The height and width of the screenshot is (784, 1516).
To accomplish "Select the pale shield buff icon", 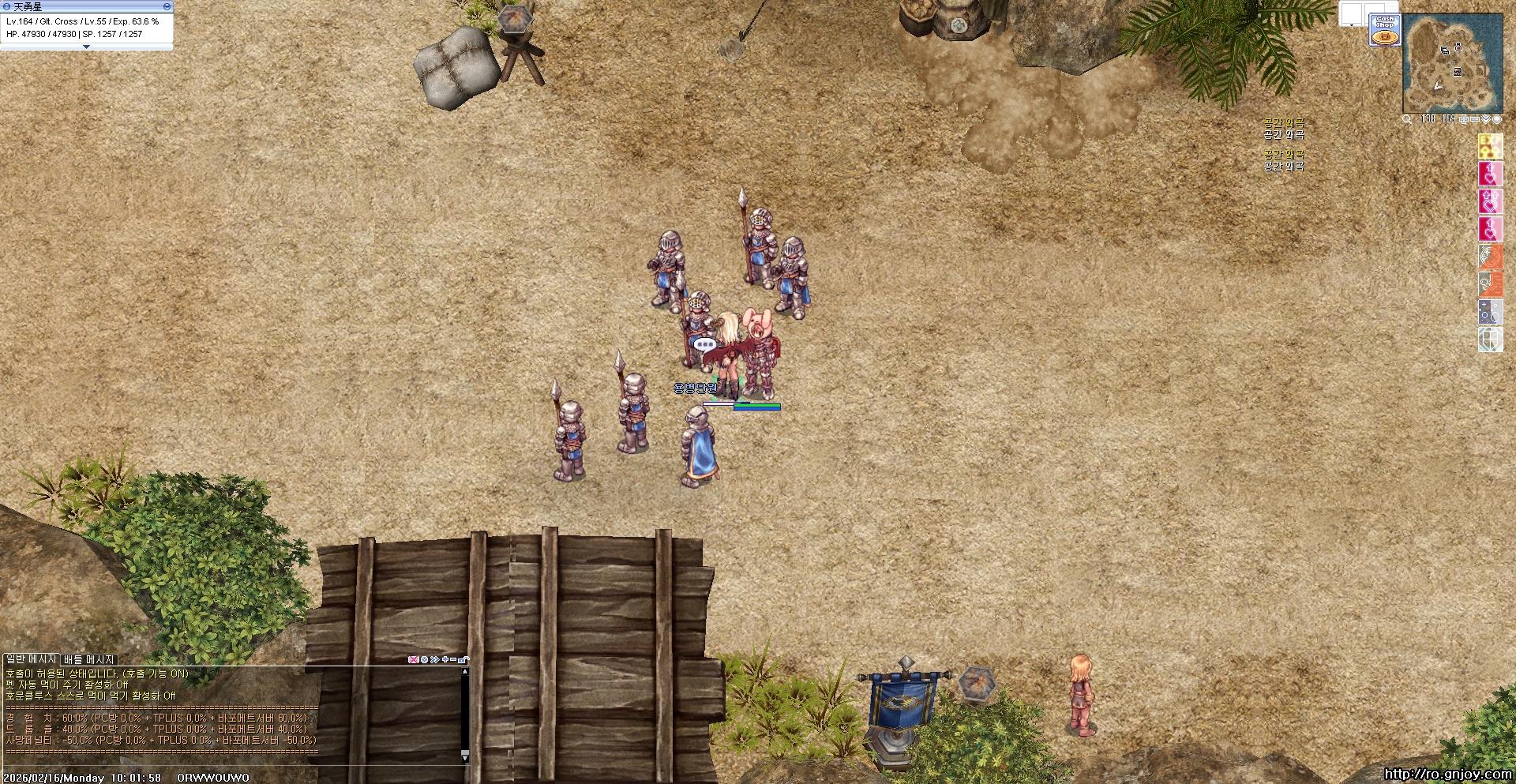I will click(x=1490, y=339).
